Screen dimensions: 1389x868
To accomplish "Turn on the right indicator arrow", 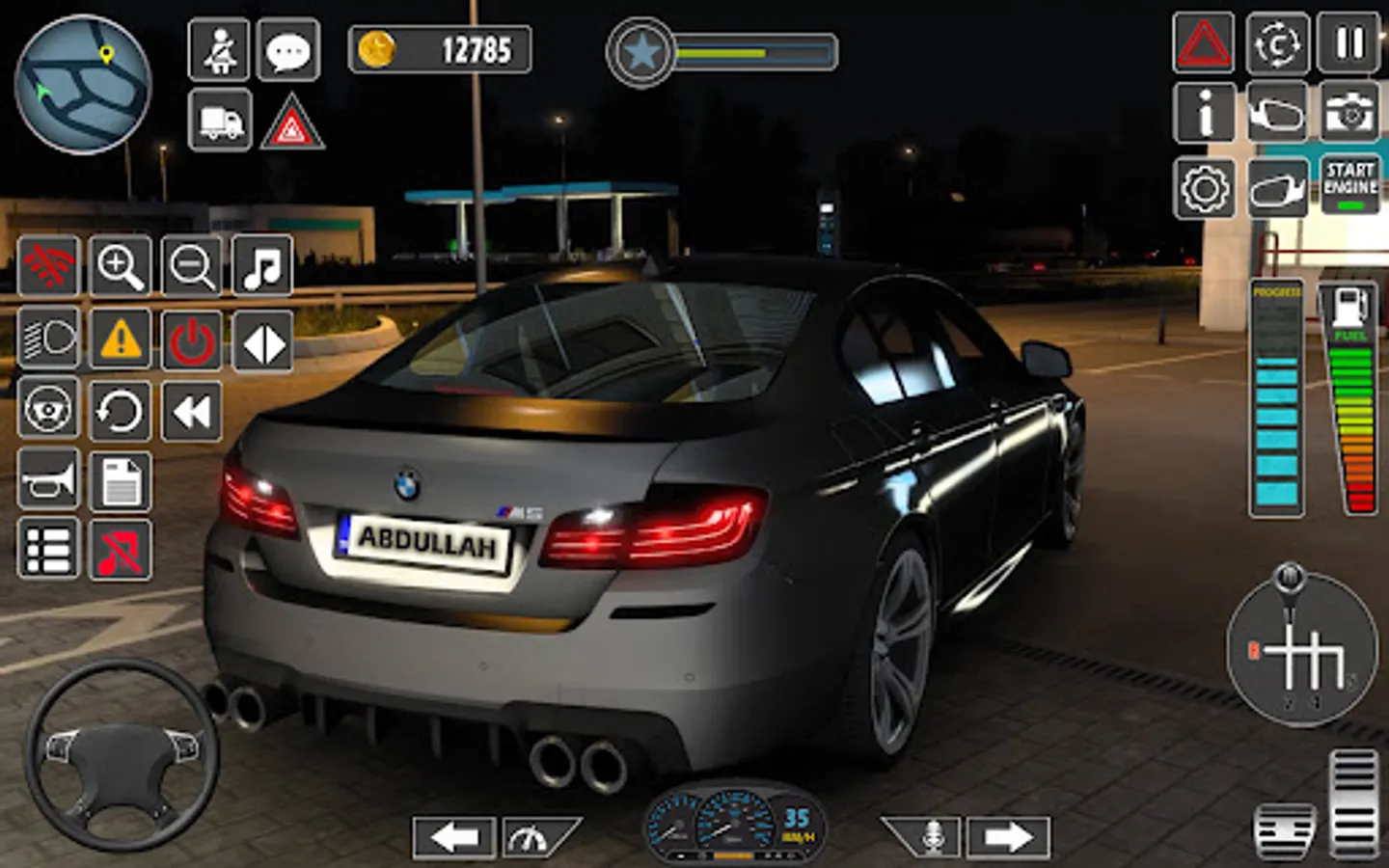I will pyautogui.click(x=1007, y=837).
